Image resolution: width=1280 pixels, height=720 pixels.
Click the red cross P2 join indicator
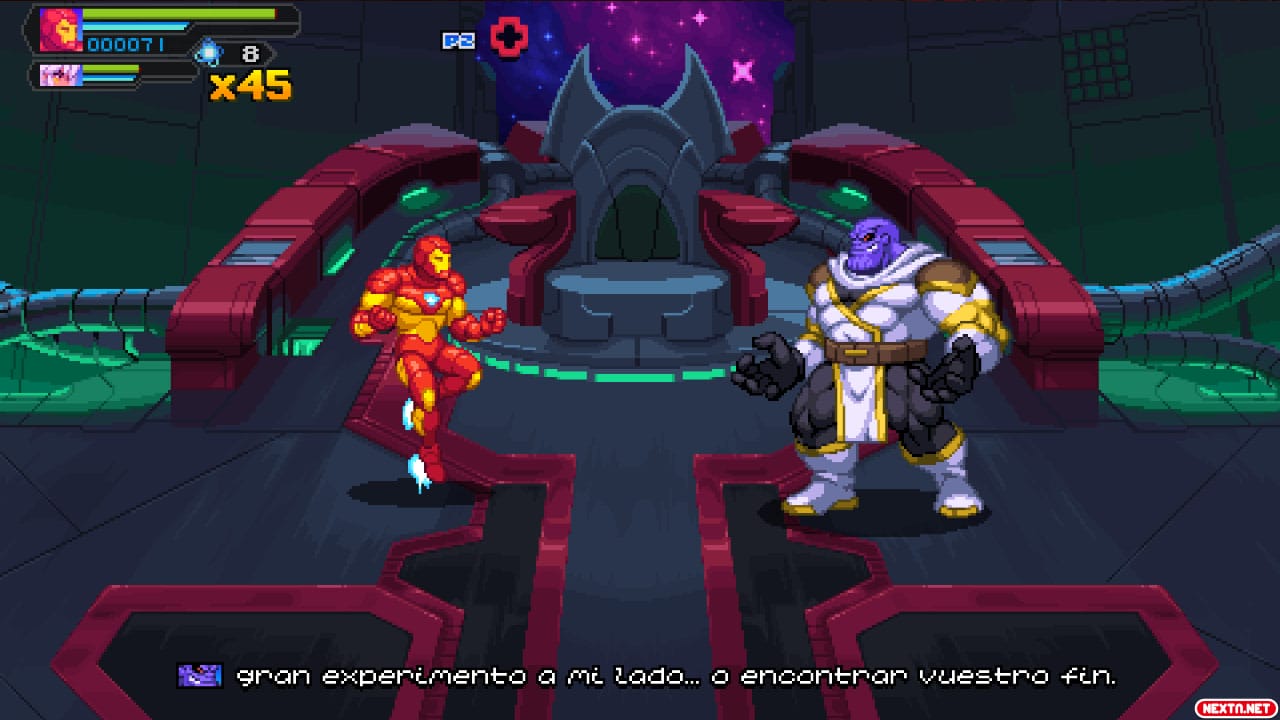coord(508,36)
